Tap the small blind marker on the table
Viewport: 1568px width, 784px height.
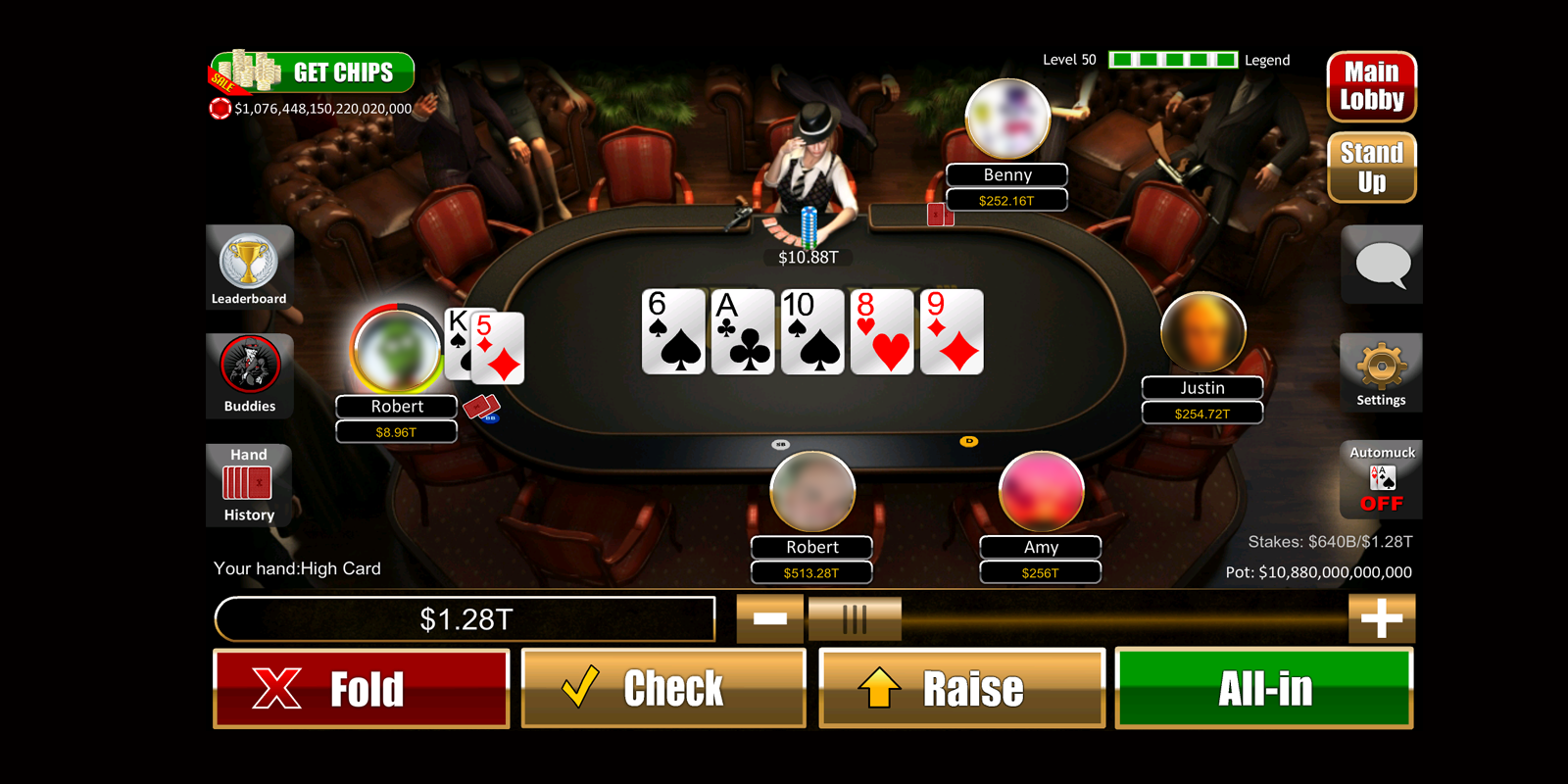click(x=781, y=443)
